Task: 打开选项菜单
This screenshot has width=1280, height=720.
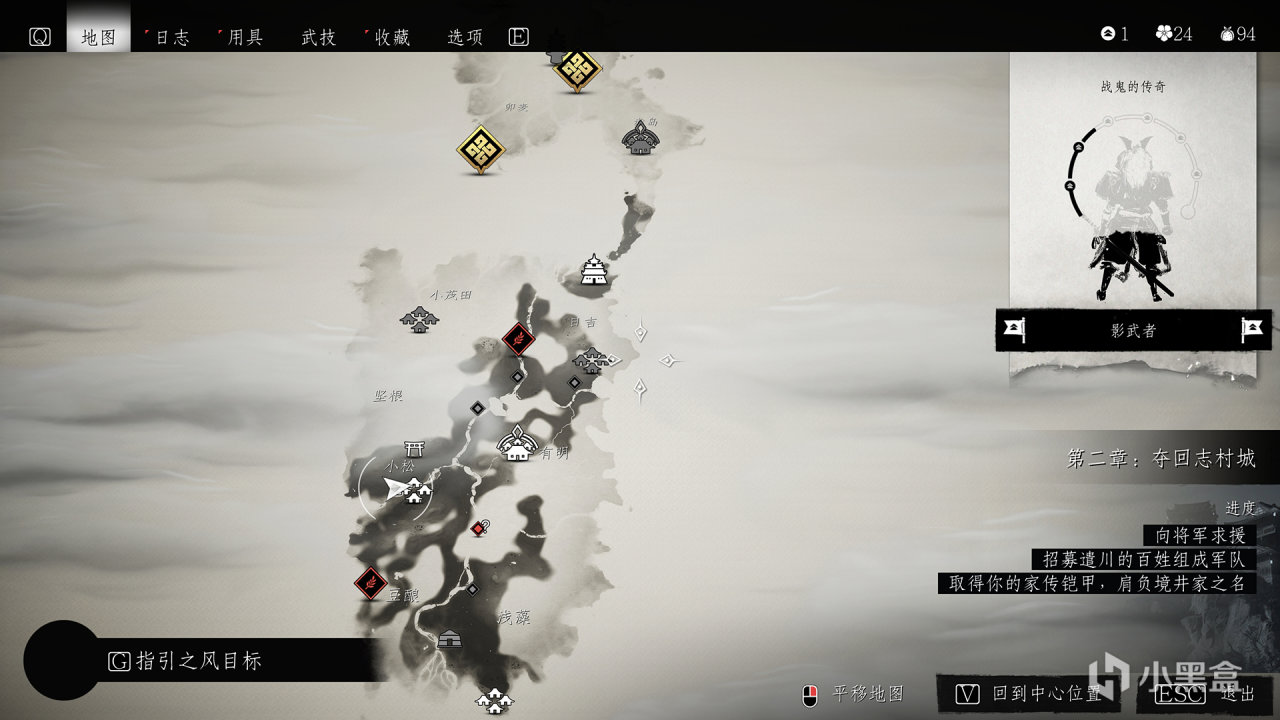Action: pyautogui.click(x=464, y=36)
